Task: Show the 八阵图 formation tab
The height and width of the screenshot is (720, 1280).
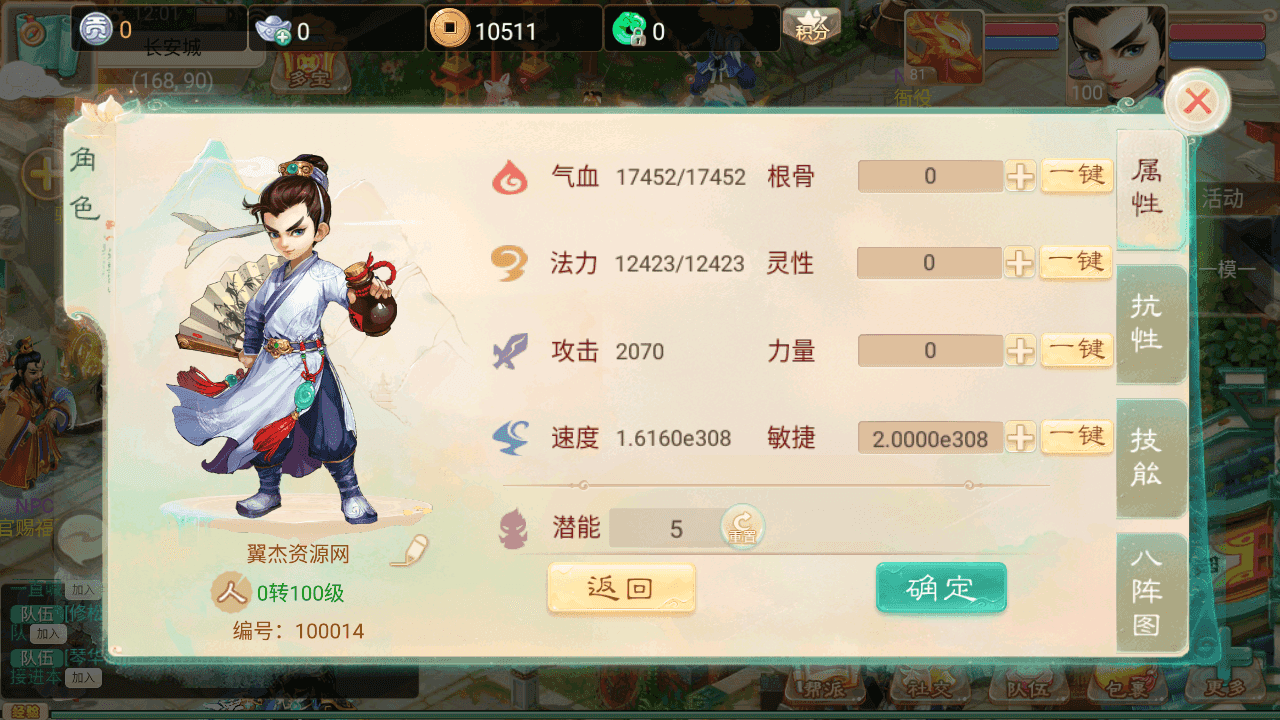Action: click(1148, 590)
